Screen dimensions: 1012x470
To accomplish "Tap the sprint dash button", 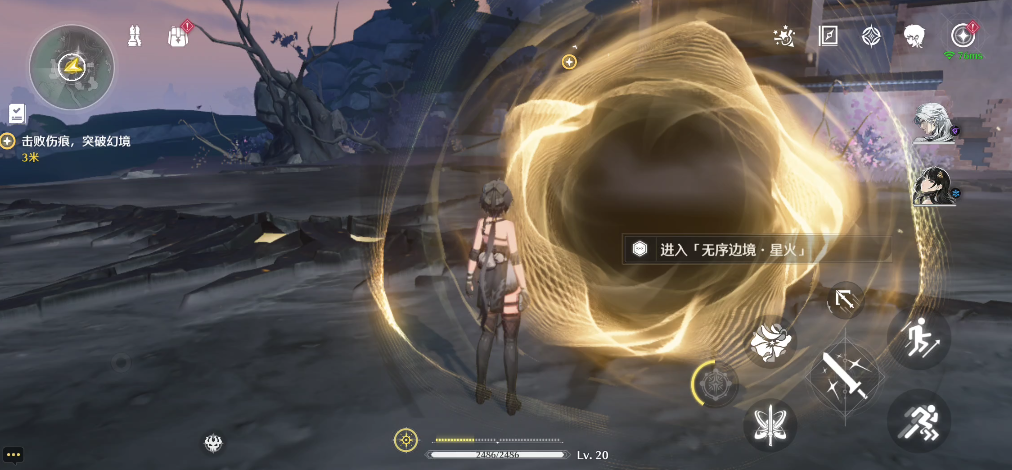I will (918, 420).
